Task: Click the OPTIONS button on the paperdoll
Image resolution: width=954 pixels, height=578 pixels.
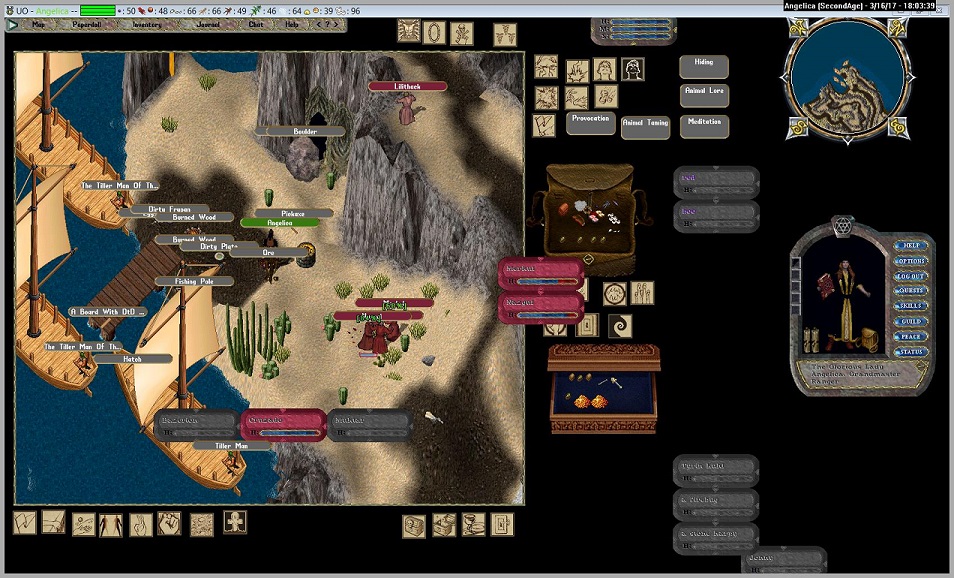Action: point(911,261)
